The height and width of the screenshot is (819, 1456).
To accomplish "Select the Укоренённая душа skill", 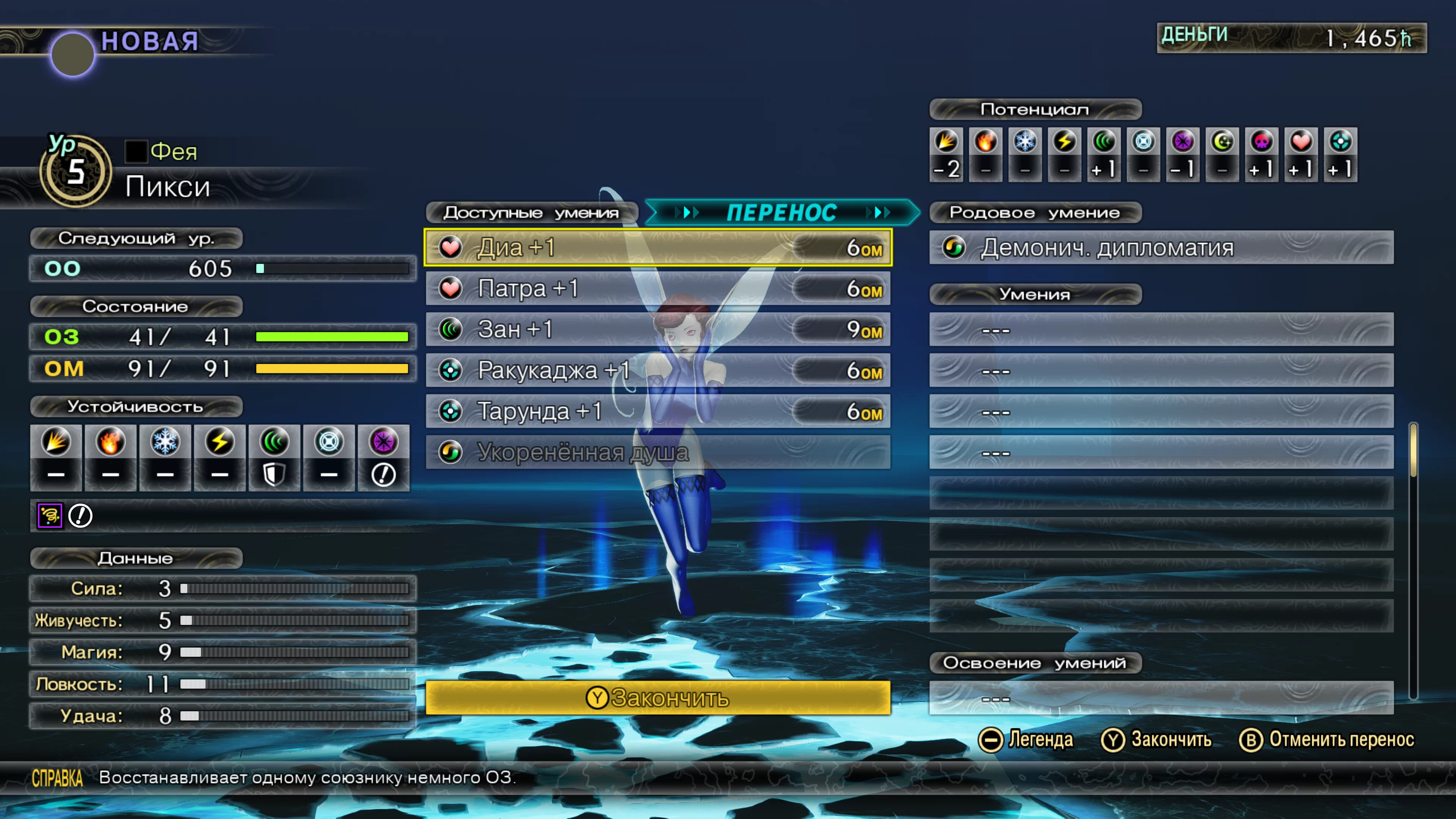I will pos(657,452).
